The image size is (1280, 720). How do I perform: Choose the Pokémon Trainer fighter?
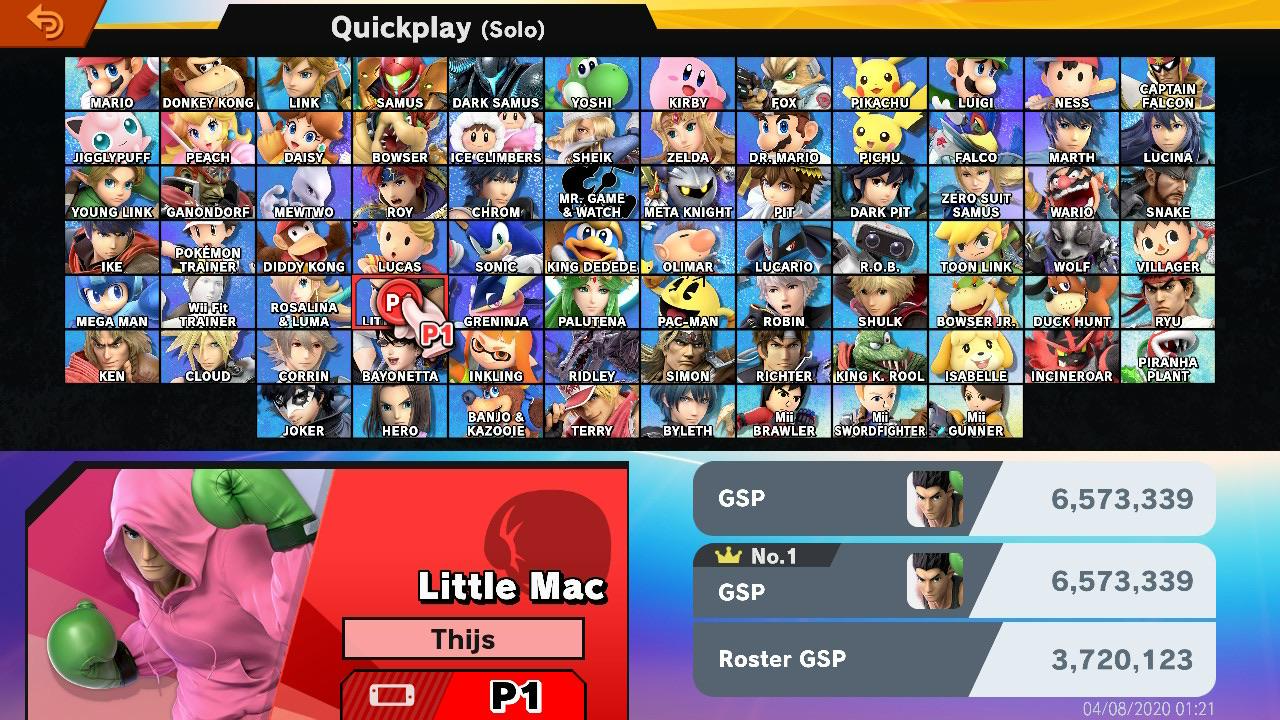click(208, 248)
